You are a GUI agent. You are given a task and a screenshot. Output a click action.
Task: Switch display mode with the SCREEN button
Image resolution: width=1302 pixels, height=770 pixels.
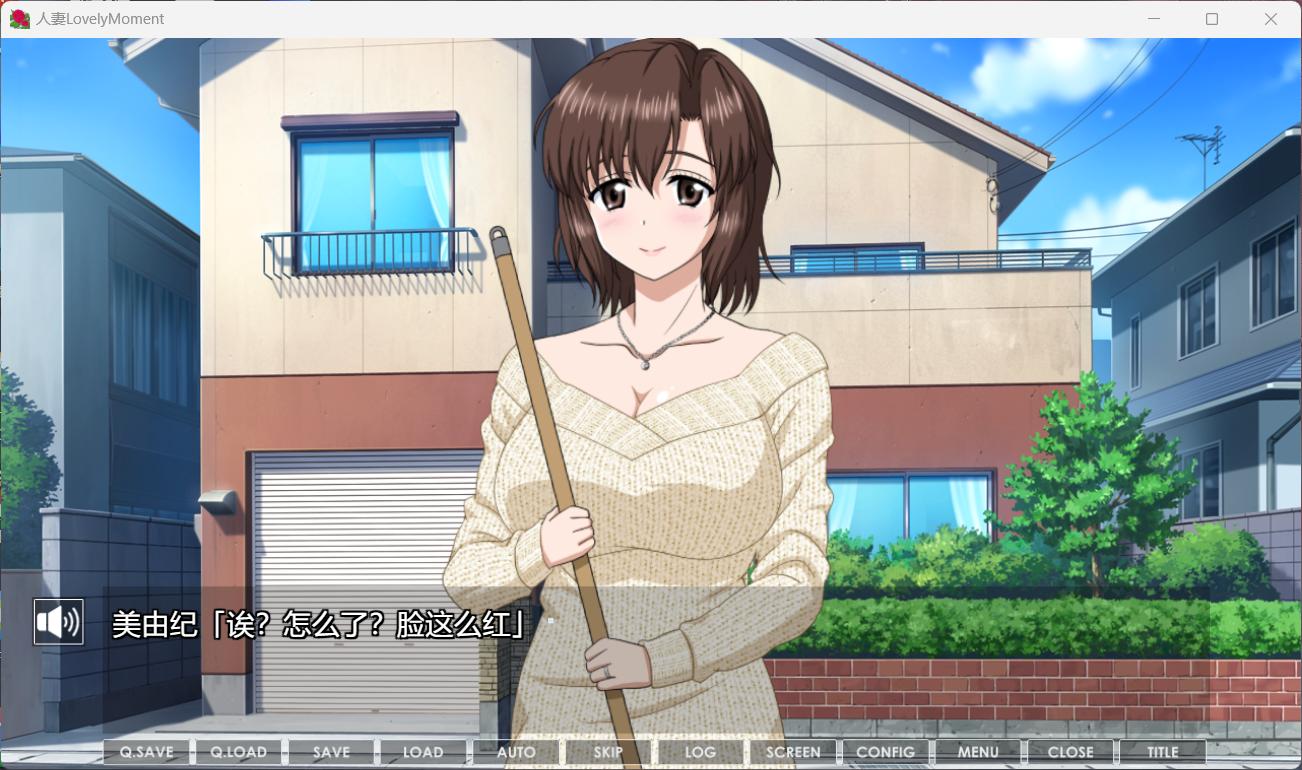point(793,752)
